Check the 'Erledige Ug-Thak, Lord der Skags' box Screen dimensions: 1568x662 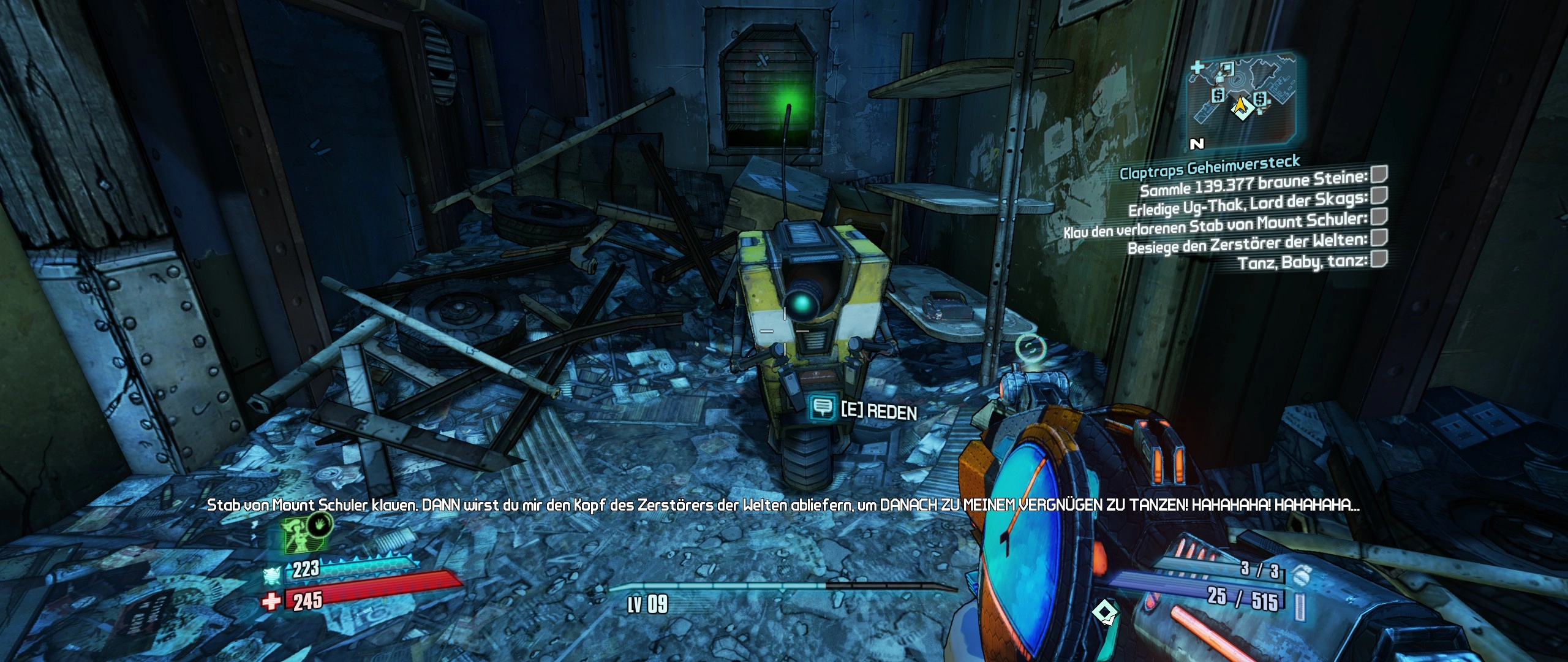(x=1379, y=196)
